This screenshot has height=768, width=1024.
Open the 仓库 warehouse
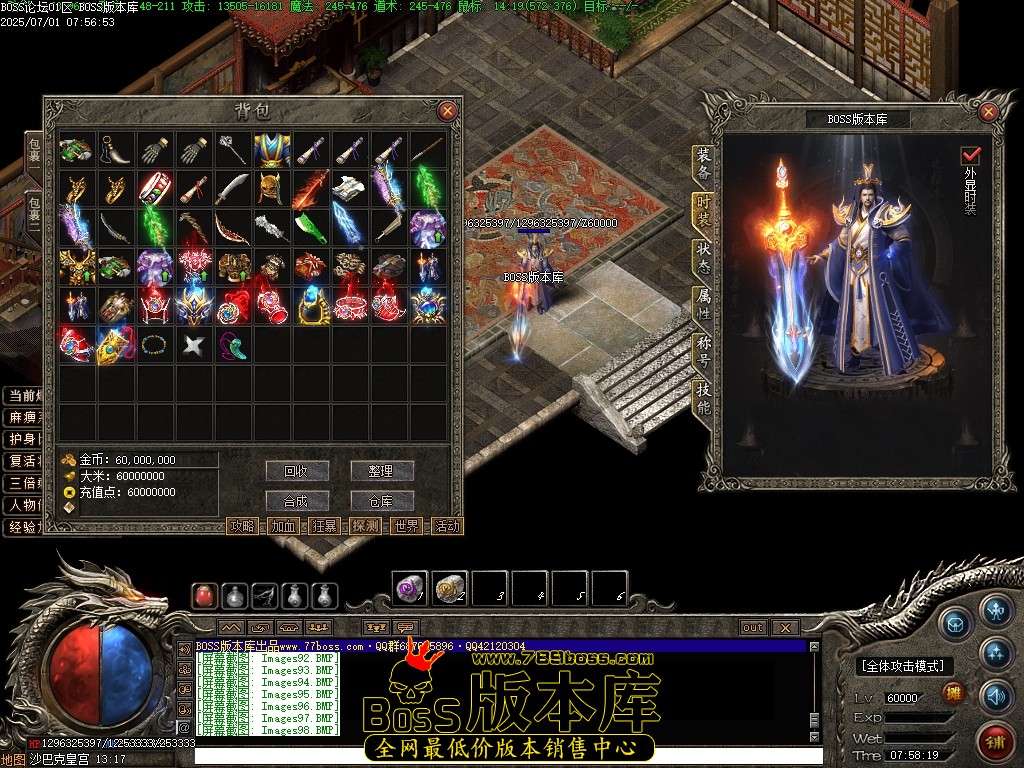click(x=381, y=501)
